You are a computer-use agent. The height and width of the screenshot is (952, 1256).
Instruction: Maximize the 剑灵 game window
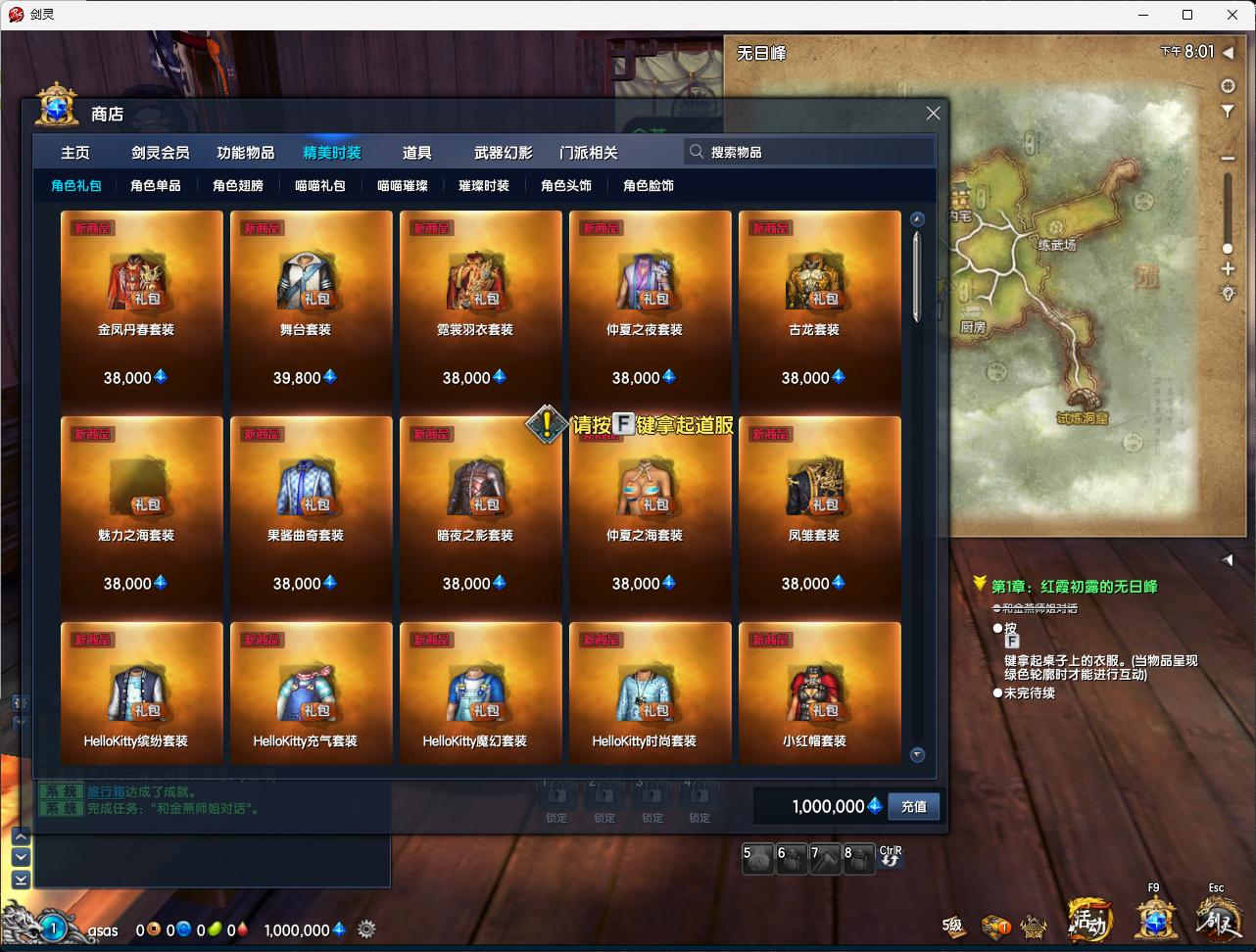click(x=1187, y=15)
